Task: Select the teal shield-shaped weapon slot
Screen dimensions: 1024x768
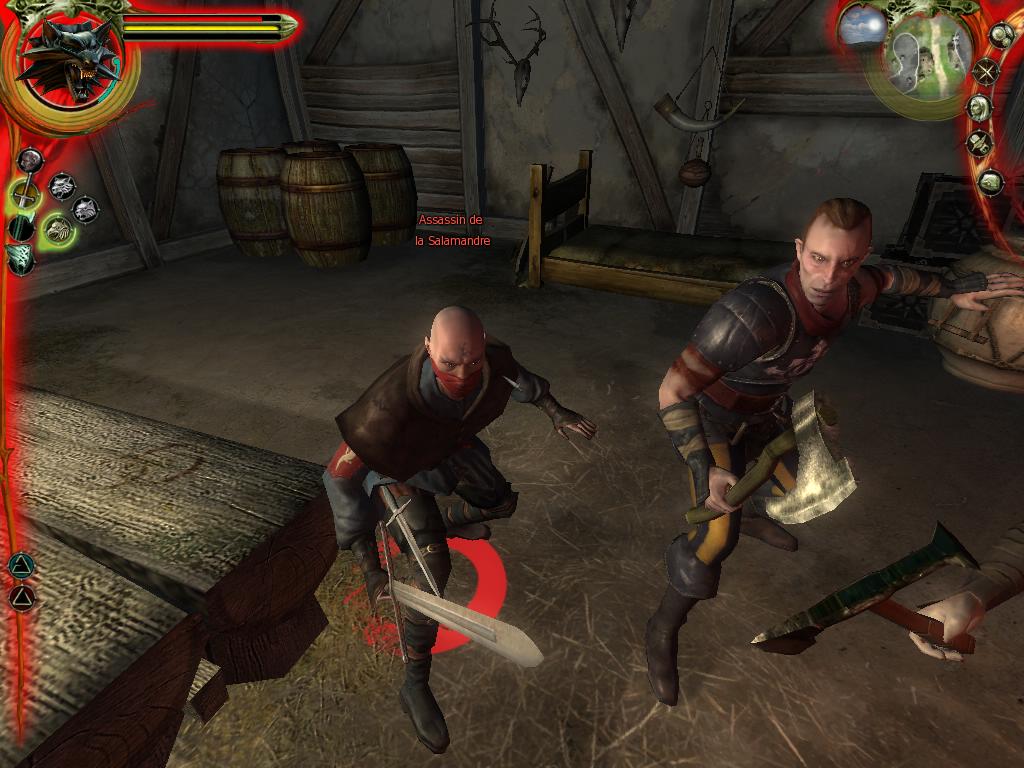Action: click(20, 258)
